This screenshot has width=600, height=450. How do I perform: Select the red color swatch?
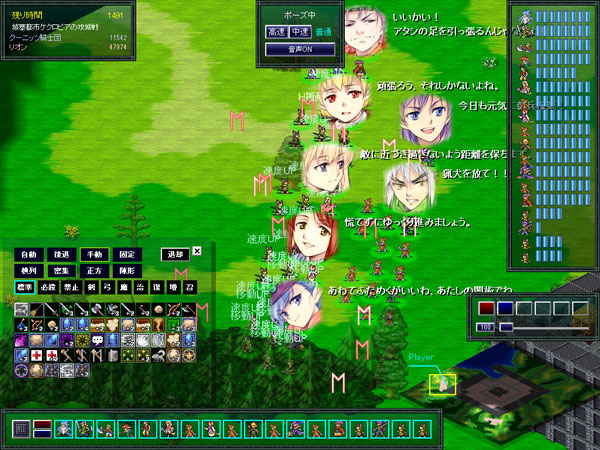tap(486, 309)
